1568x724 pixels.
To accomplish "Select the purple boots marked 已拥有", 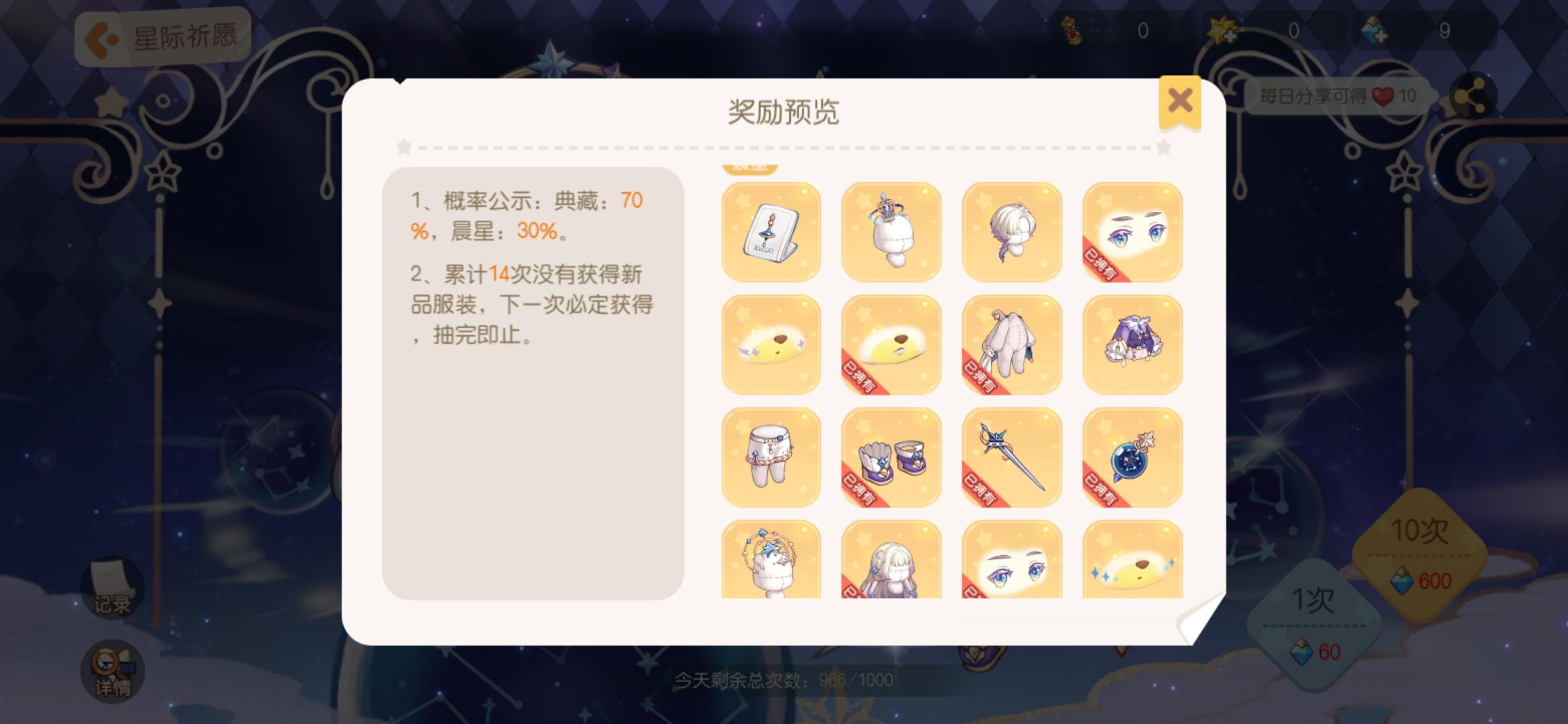I will click(x=891, y=458).
